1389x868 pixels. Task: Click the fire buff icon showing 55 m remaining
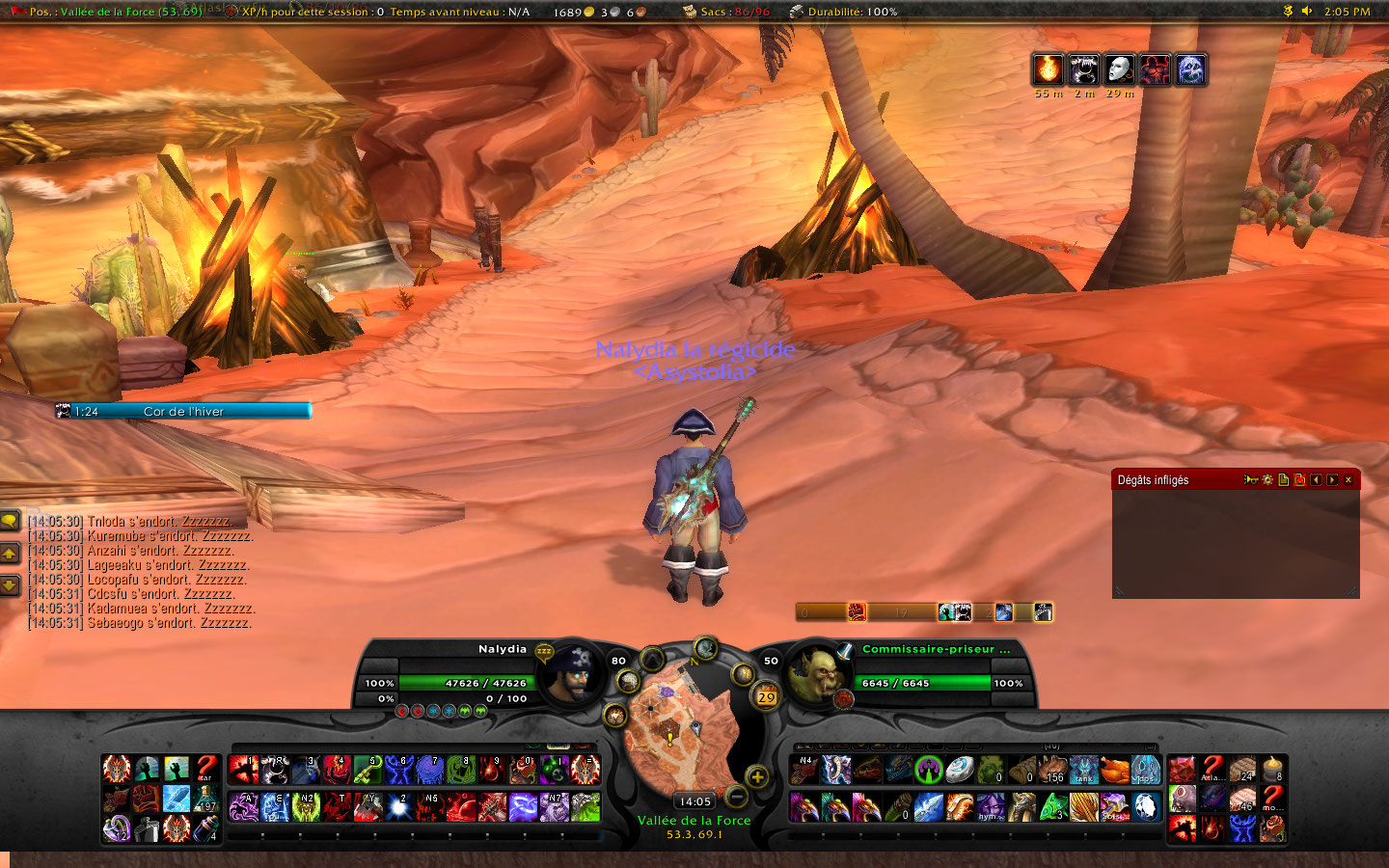(1047, 69)
